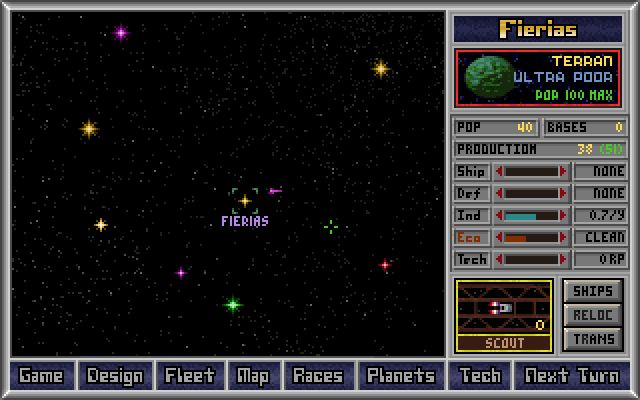Adjust the Def spending slider
This screenshot has height=400, width=640.
(x=531, y=193)
